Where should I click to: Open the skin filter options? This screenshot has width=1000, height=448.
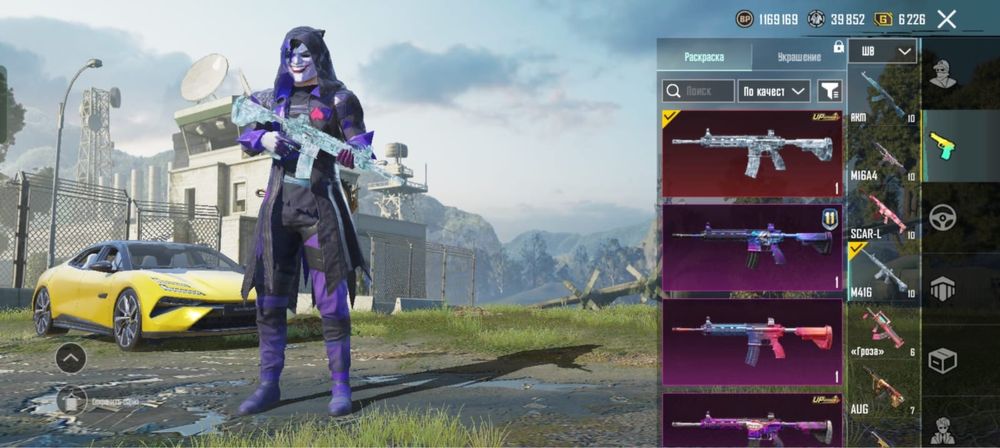coord(830,91)
